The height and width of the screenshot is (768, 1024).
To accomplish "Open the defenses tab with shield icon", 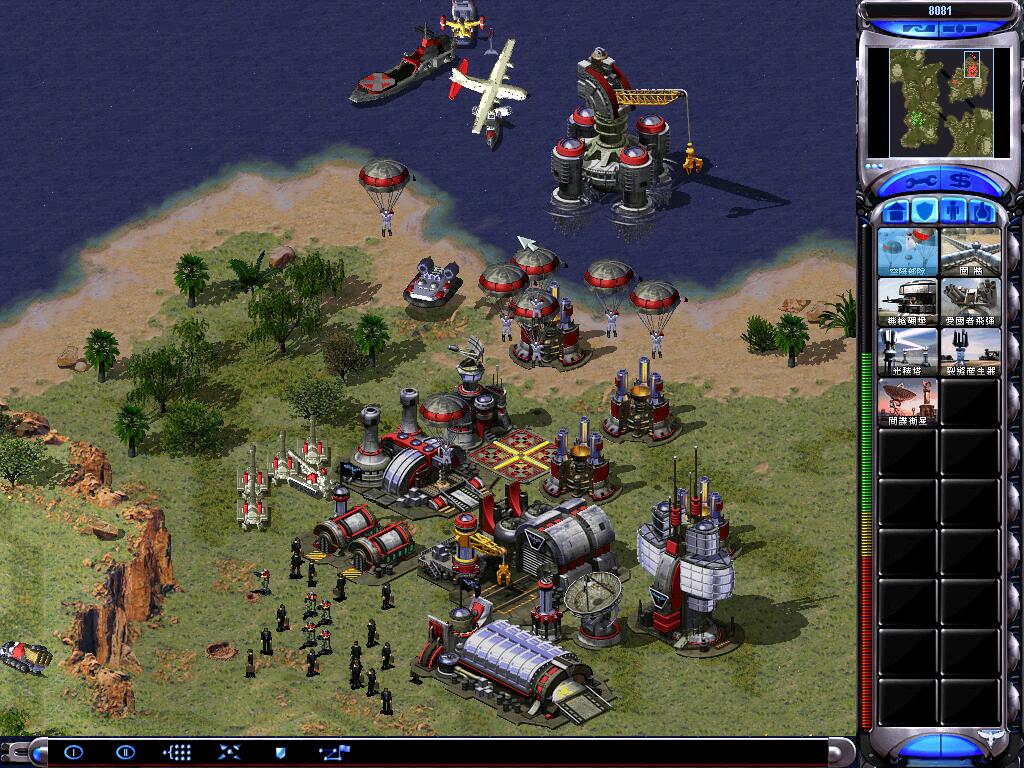I will pos(925,212).
